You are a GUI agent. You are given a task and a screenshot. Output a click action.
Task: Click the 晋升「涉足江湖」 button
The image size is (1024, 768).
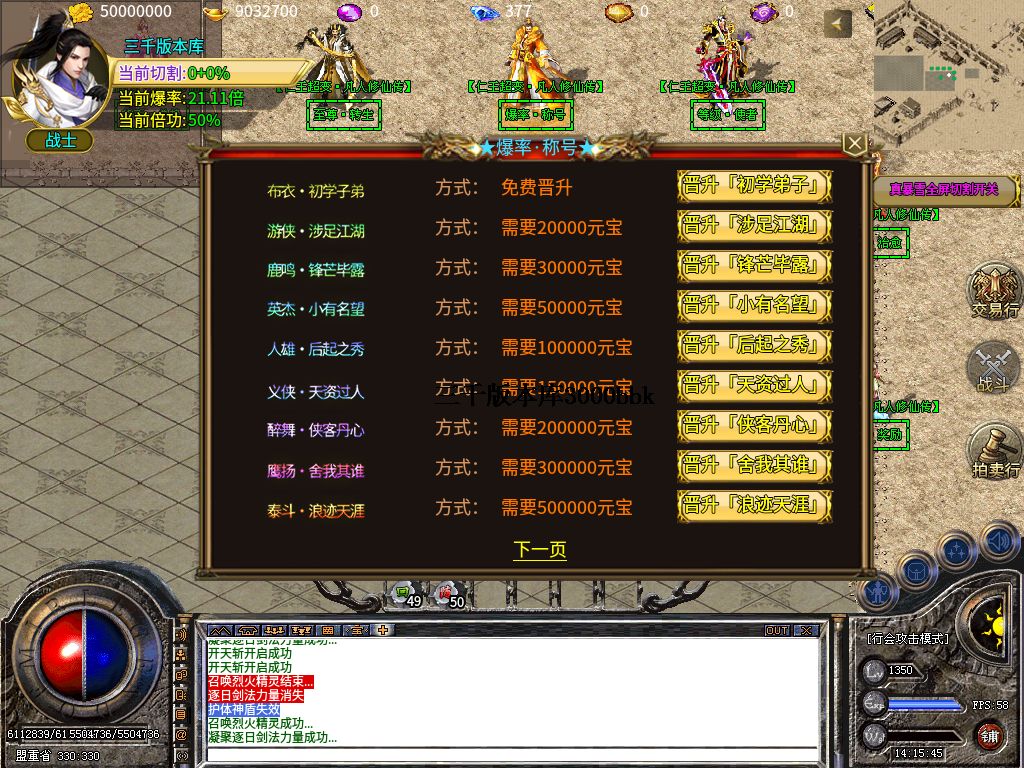click(x=755, y=227)
